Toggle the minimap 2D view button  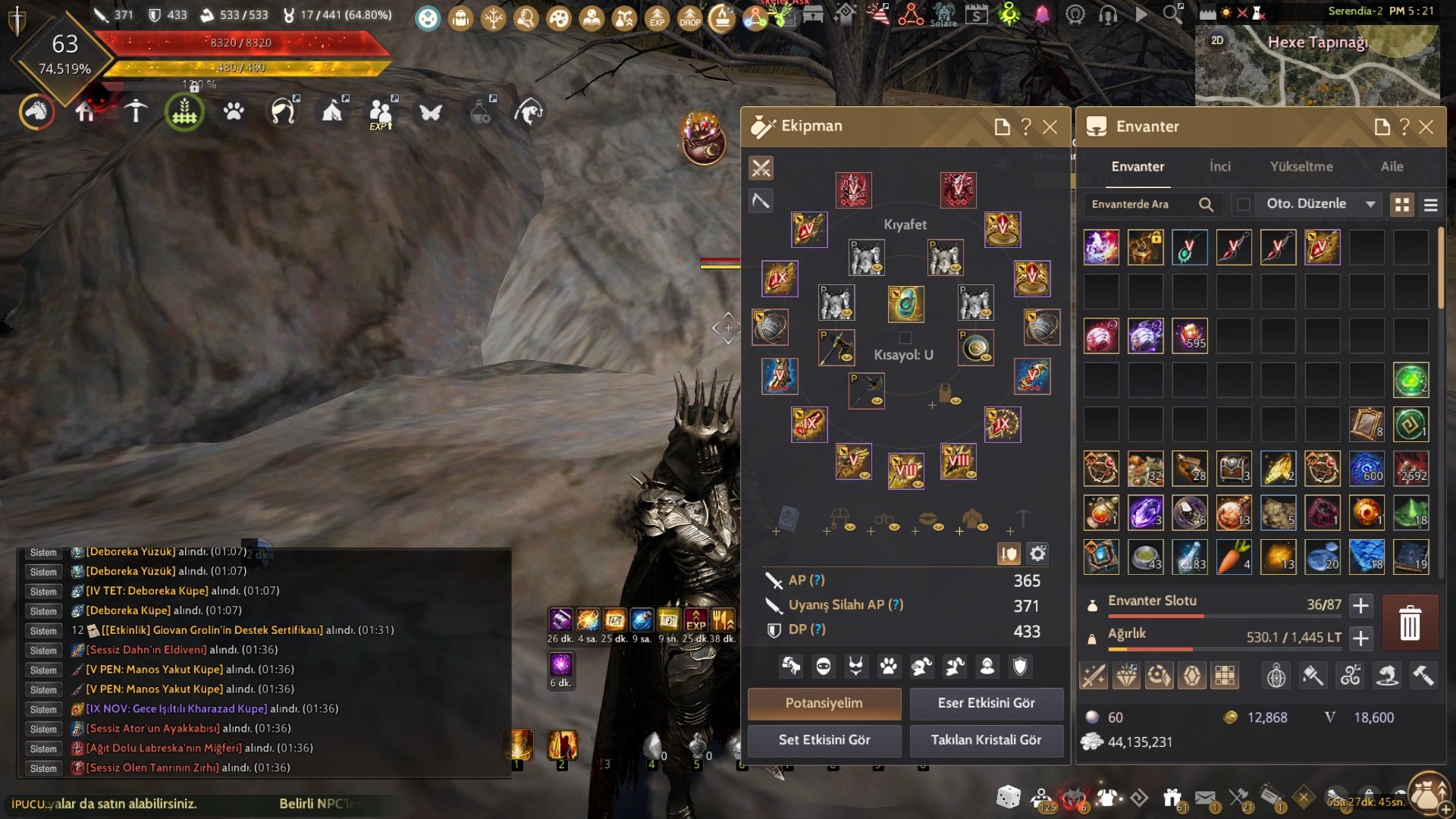pos(1217,41)
